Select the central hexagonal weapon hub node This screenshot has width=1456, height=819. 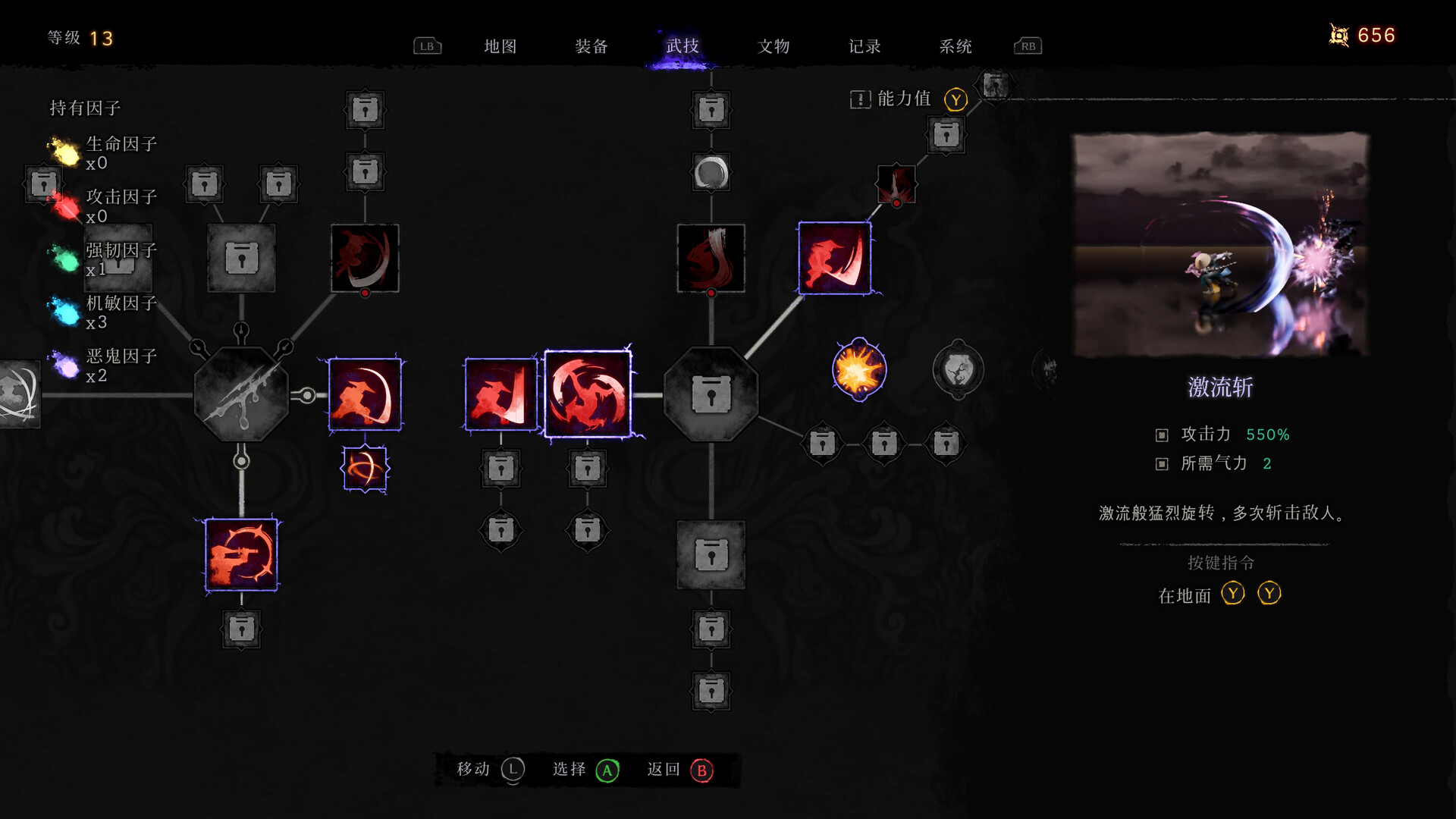243,393
